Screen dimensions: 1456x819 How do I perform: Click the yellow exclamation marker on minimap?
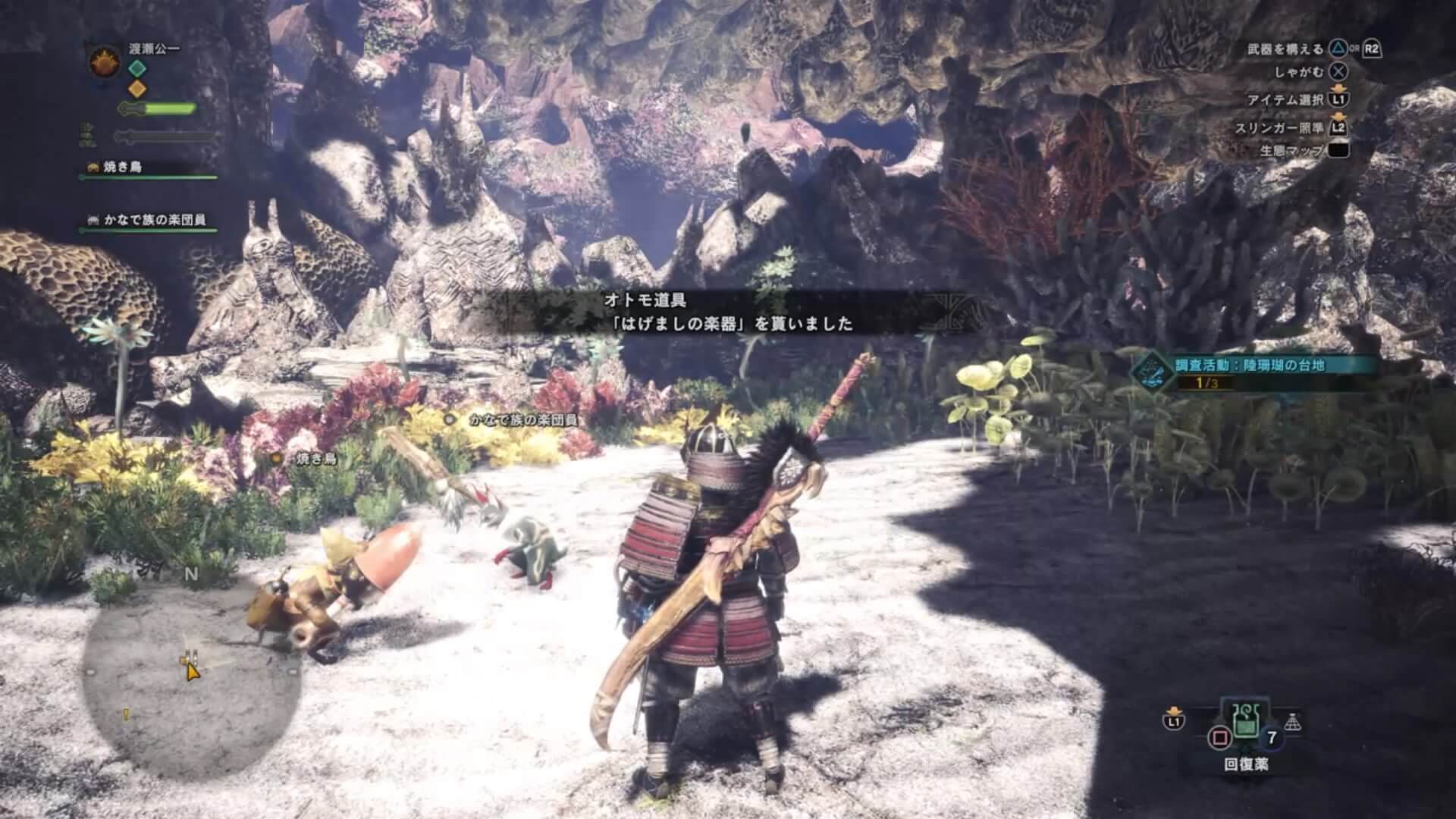[127, 714]
